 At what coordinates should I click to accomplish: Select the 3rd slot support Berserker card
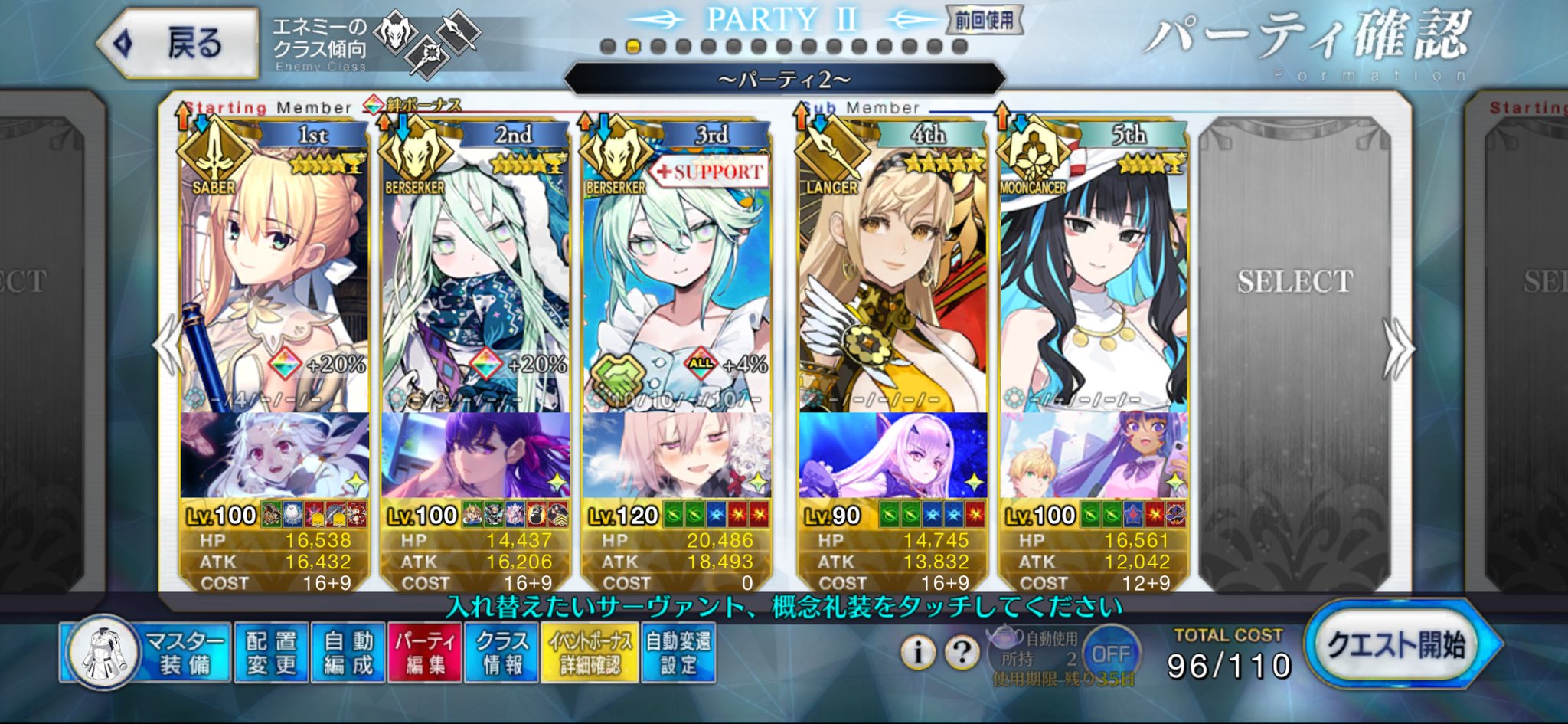click(676, 276)
